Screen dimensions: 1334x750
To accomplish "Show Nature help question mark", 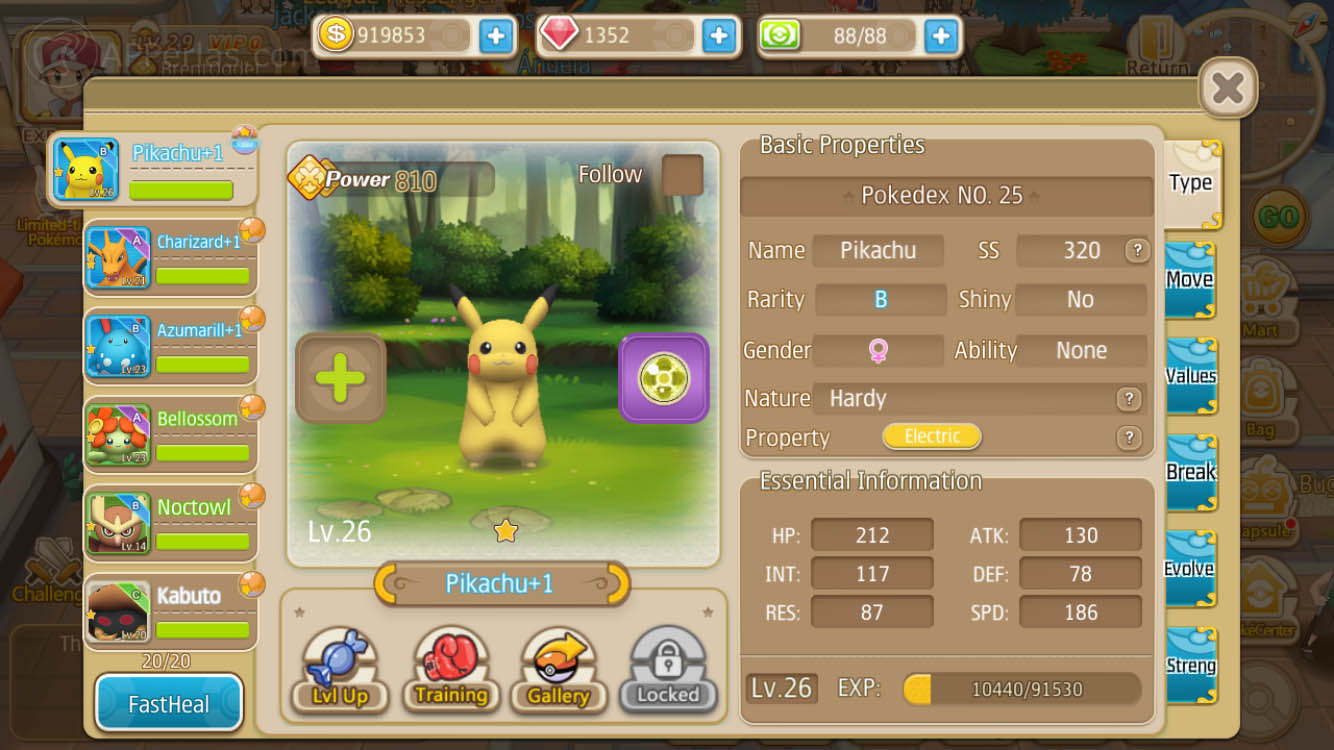I will (x=1128, y=399).
